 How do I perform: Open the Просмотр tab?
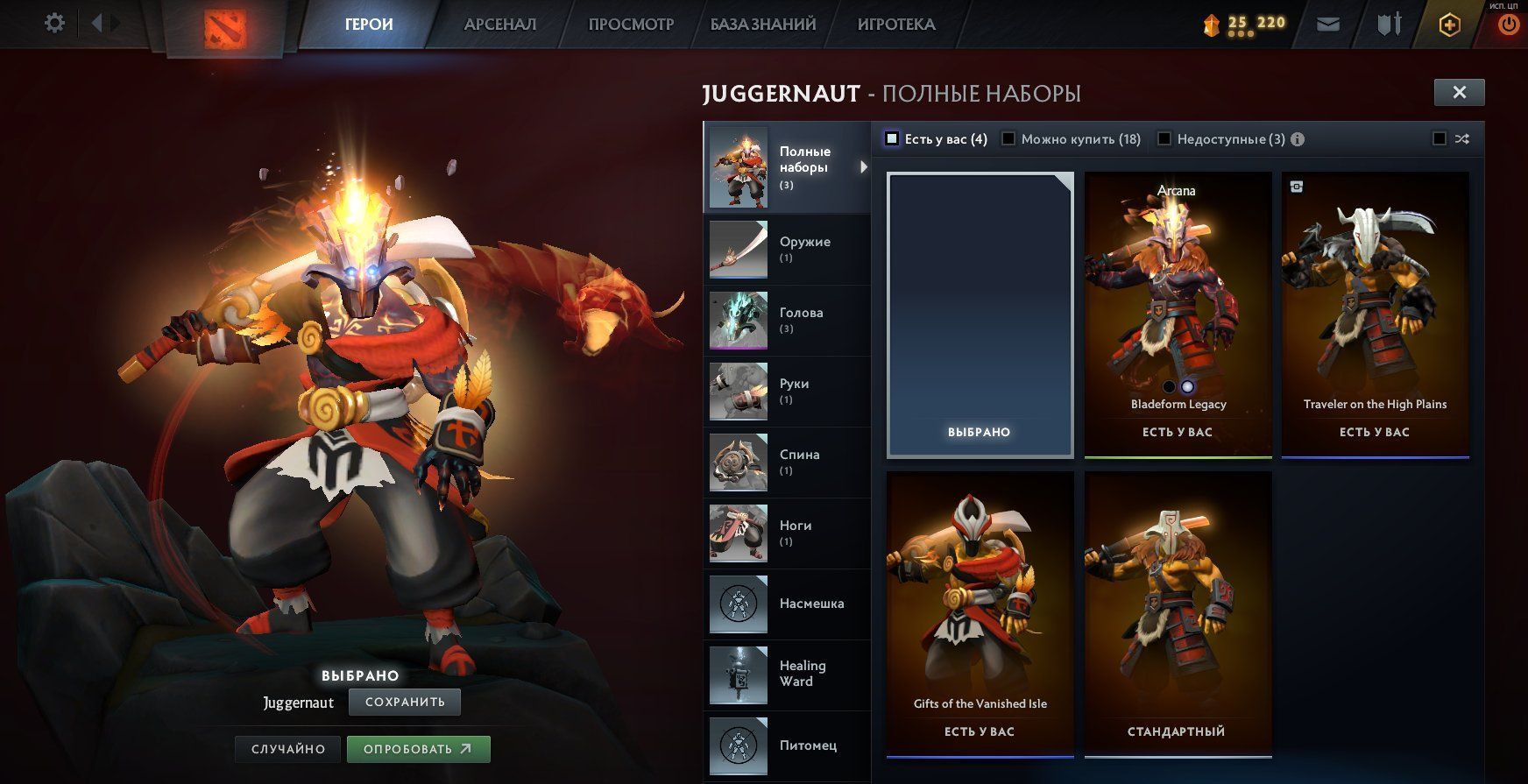[x=631, y=25]
